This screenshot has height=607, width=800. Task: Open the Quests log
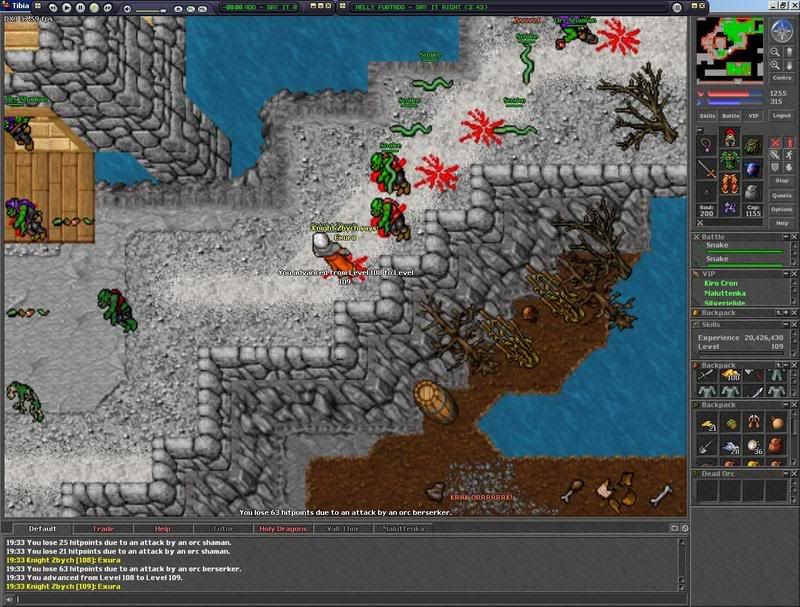point(782,195)
